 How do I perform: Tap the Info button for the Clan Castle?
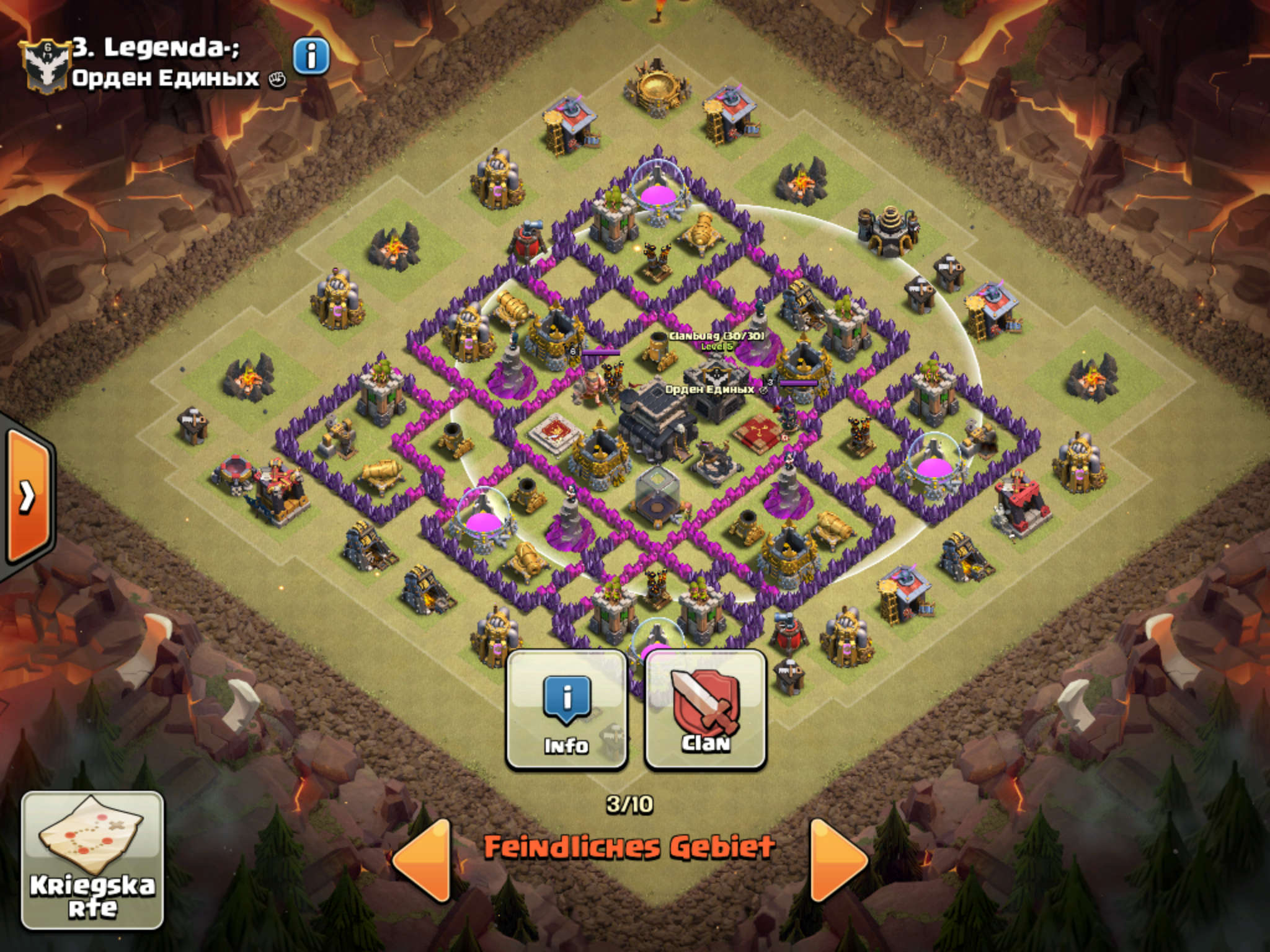click(566, 710)
